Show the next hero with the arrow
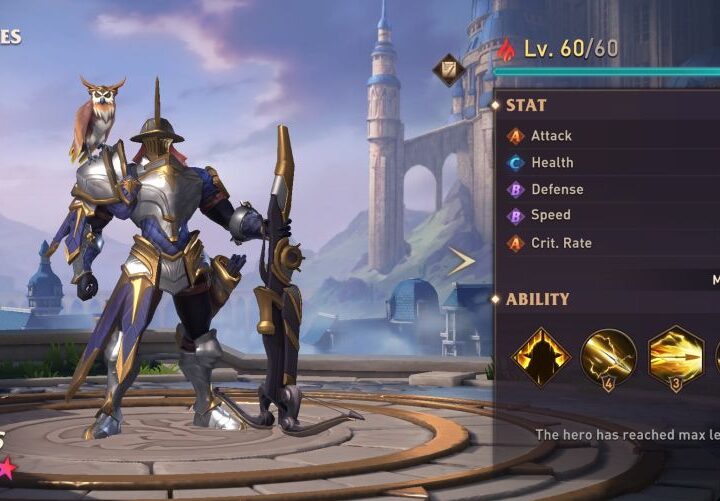720x501 pixels. 461,262
